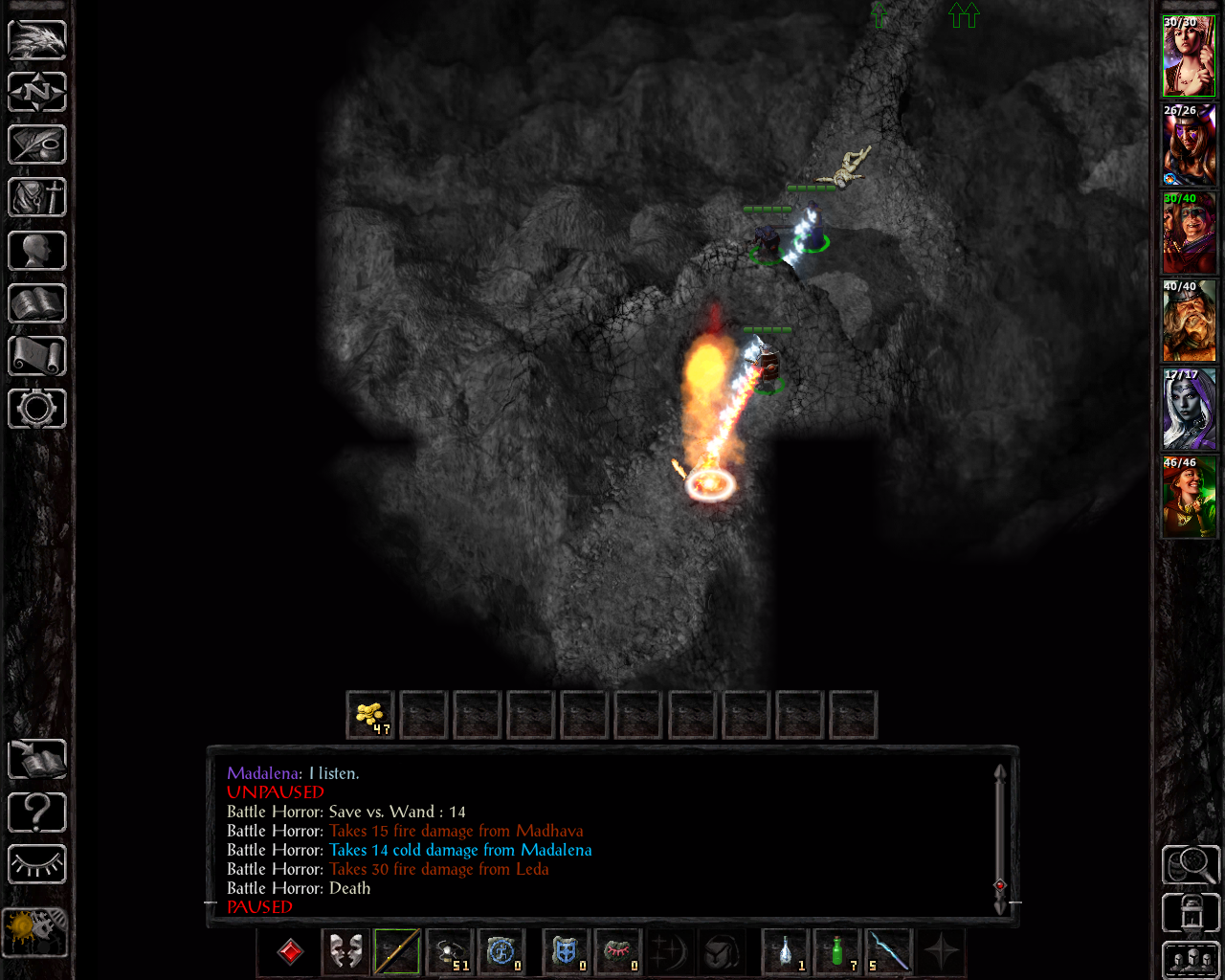This screenshot has width=1225, height=980.
Task: Open the area map with the compass button
Action: pos(37,93)
